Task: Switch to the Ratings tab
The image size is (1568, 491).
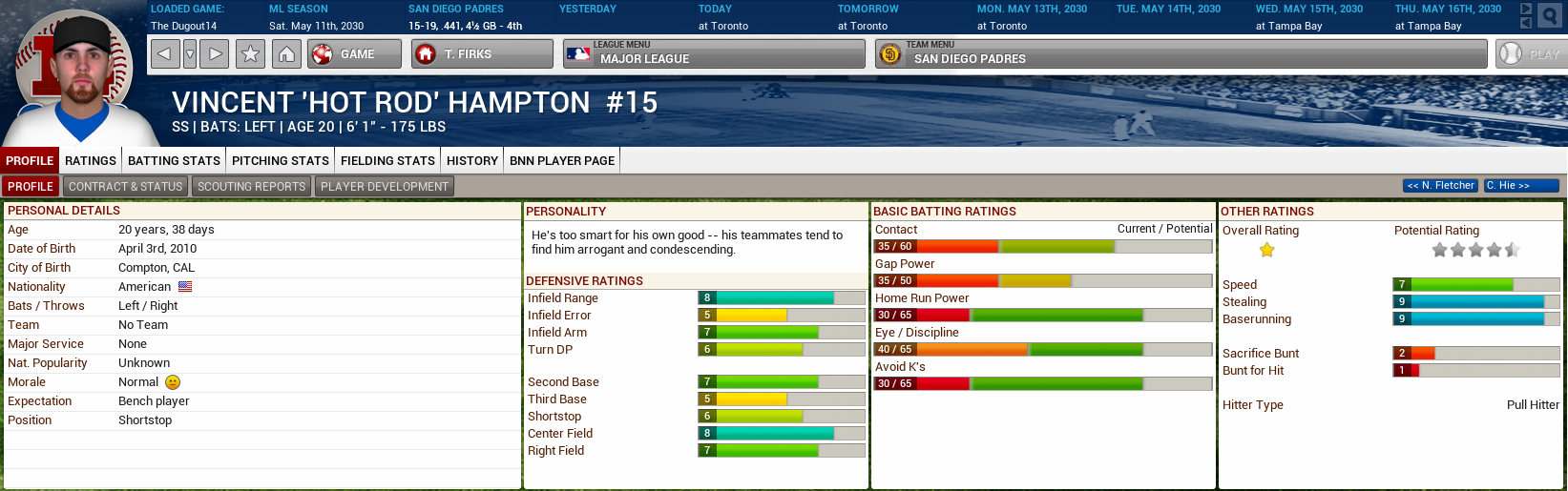Action: click(91, 161)
